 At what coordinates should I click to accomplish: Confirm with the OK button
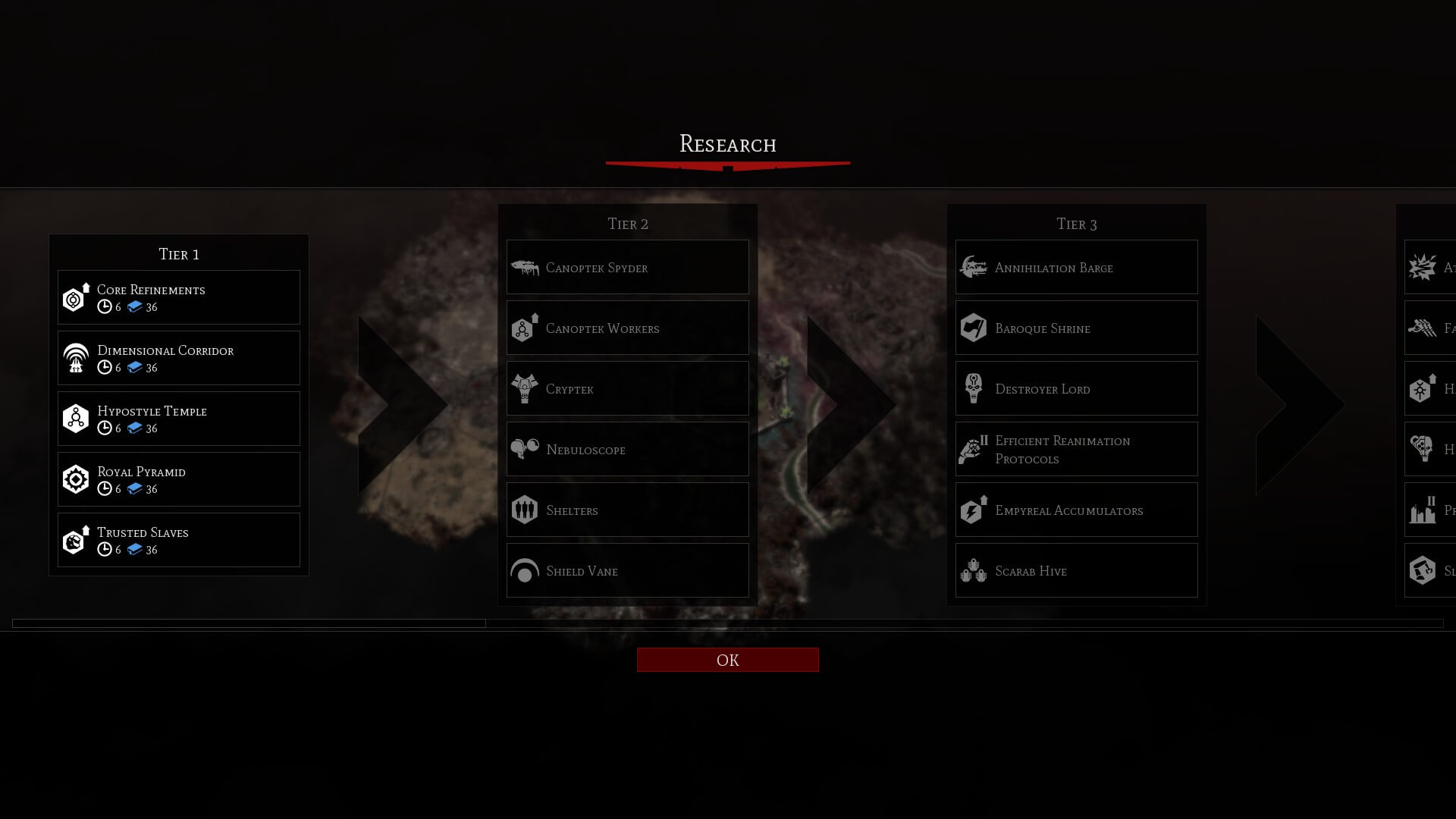click(x=727, y=660)
